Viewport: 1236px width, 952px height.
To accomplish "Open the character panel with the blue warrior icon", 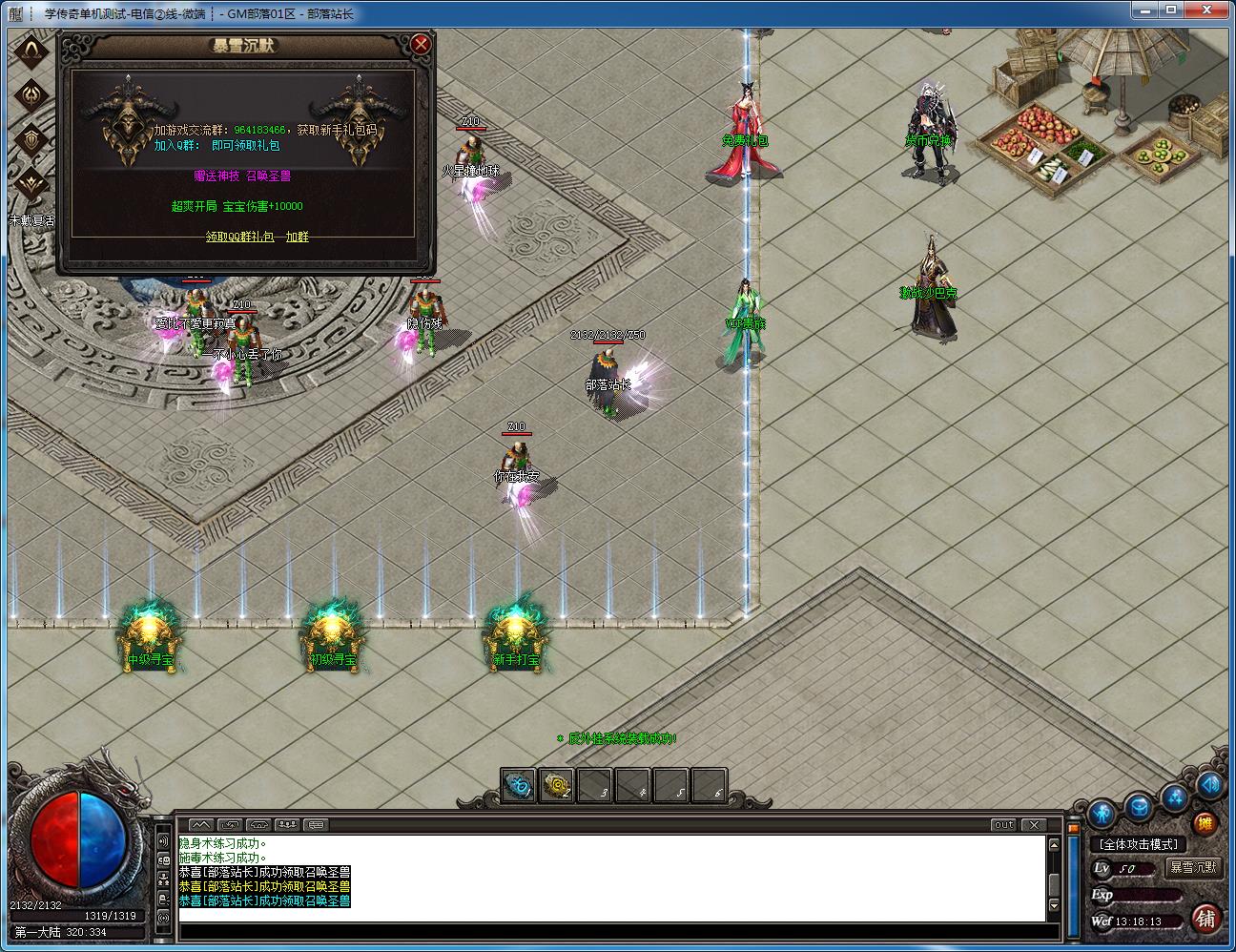I will coord(1102,812).
